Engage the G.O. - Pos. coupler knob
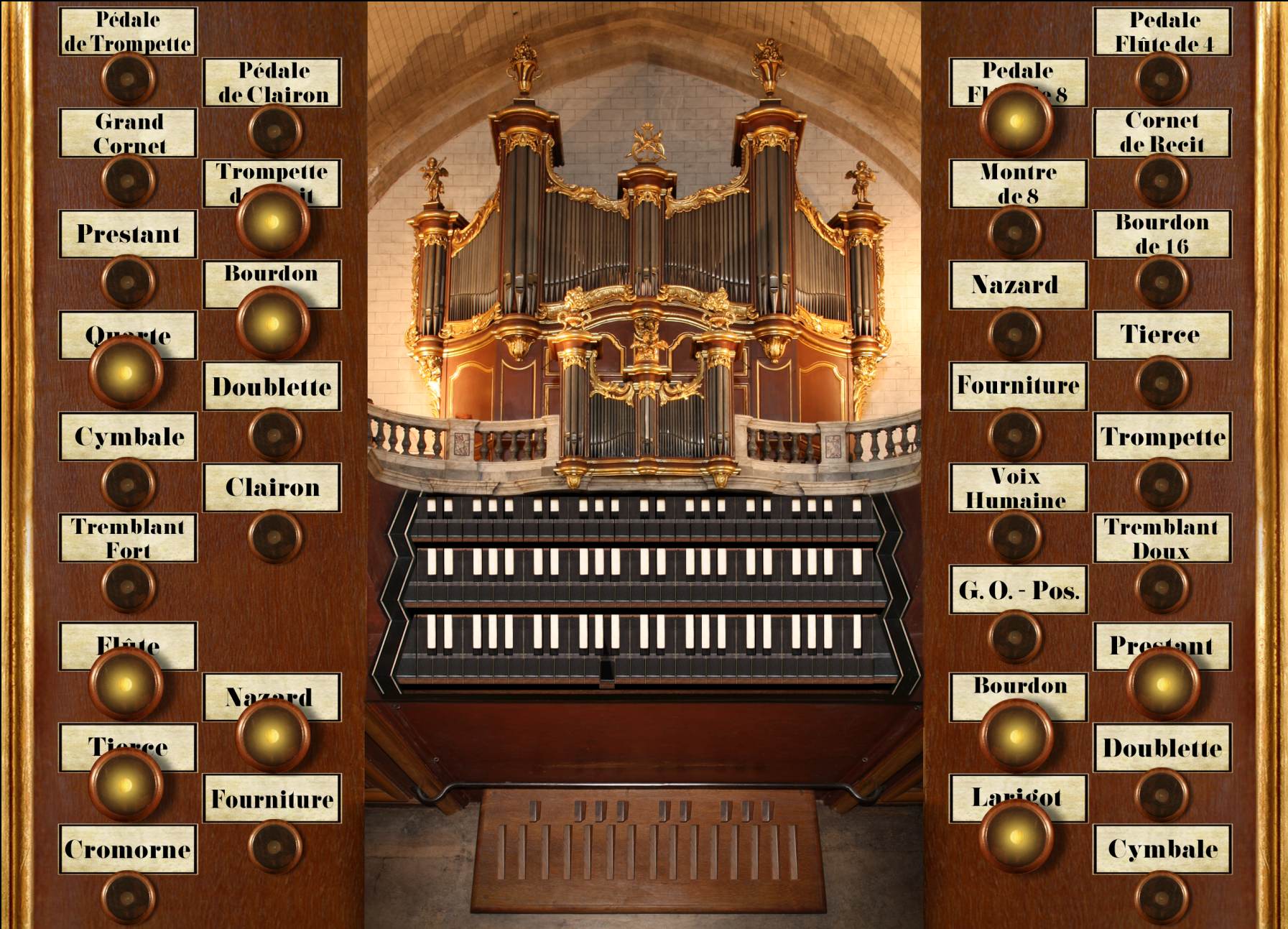1288x929 pixels. point(1015,637)
